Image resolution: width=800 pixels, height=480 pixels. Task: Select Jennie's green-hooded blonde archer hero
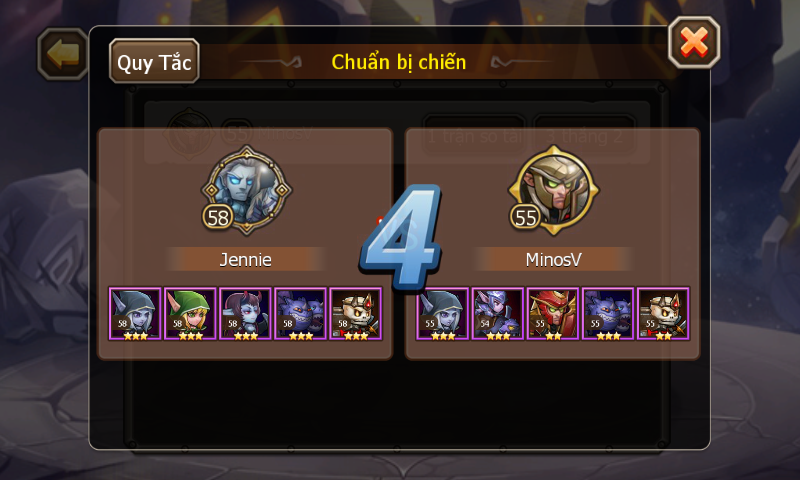(190, 313)
